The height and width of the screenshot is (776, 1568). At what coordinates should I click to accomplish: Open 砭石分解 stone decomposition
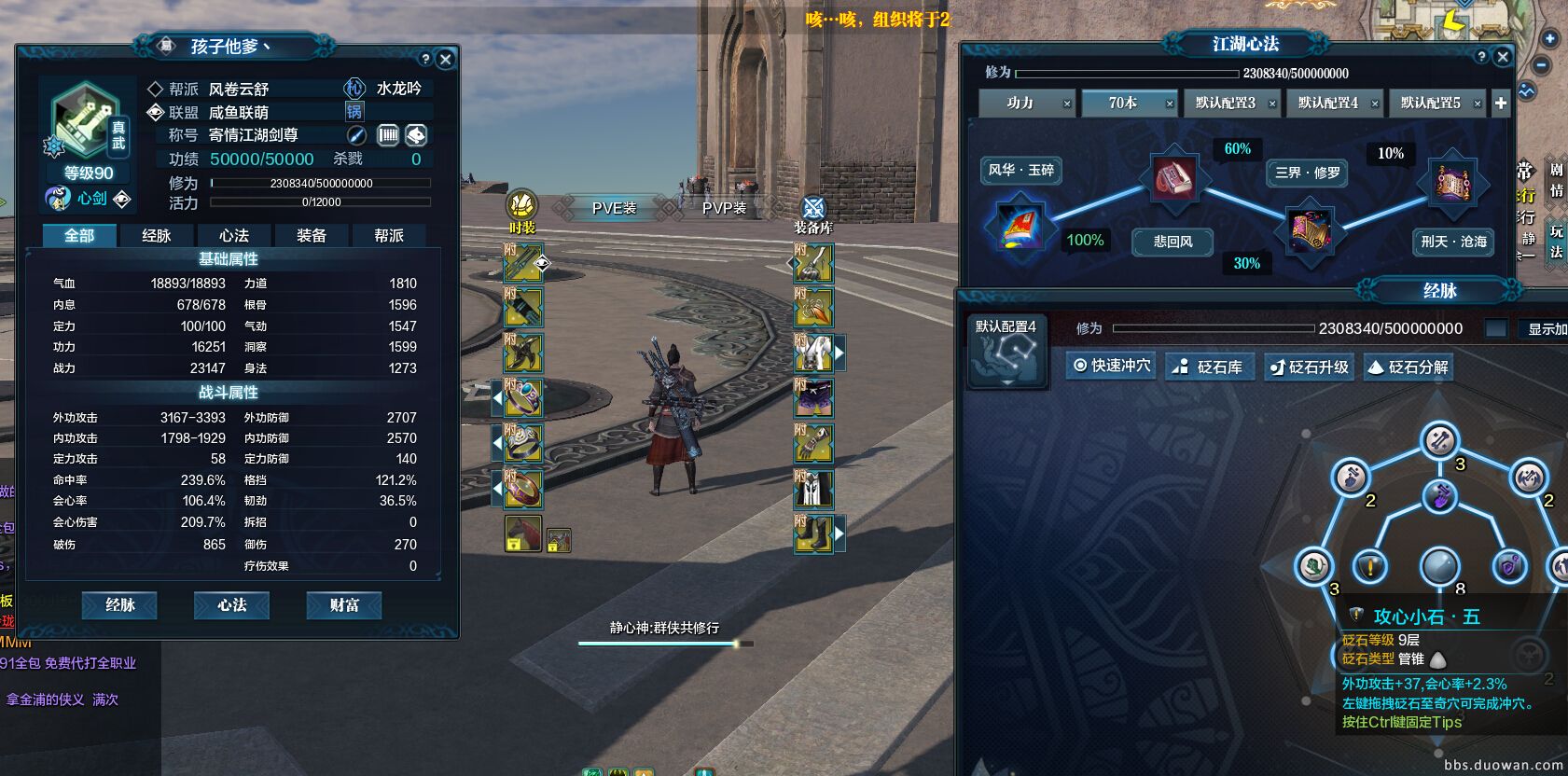point(1408,367)
